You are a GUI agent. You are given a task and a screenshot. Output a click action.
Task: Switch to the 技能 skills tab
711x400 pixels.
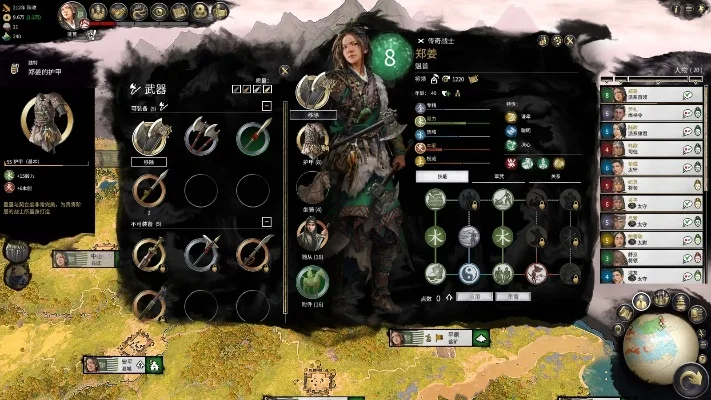(442, 176)
